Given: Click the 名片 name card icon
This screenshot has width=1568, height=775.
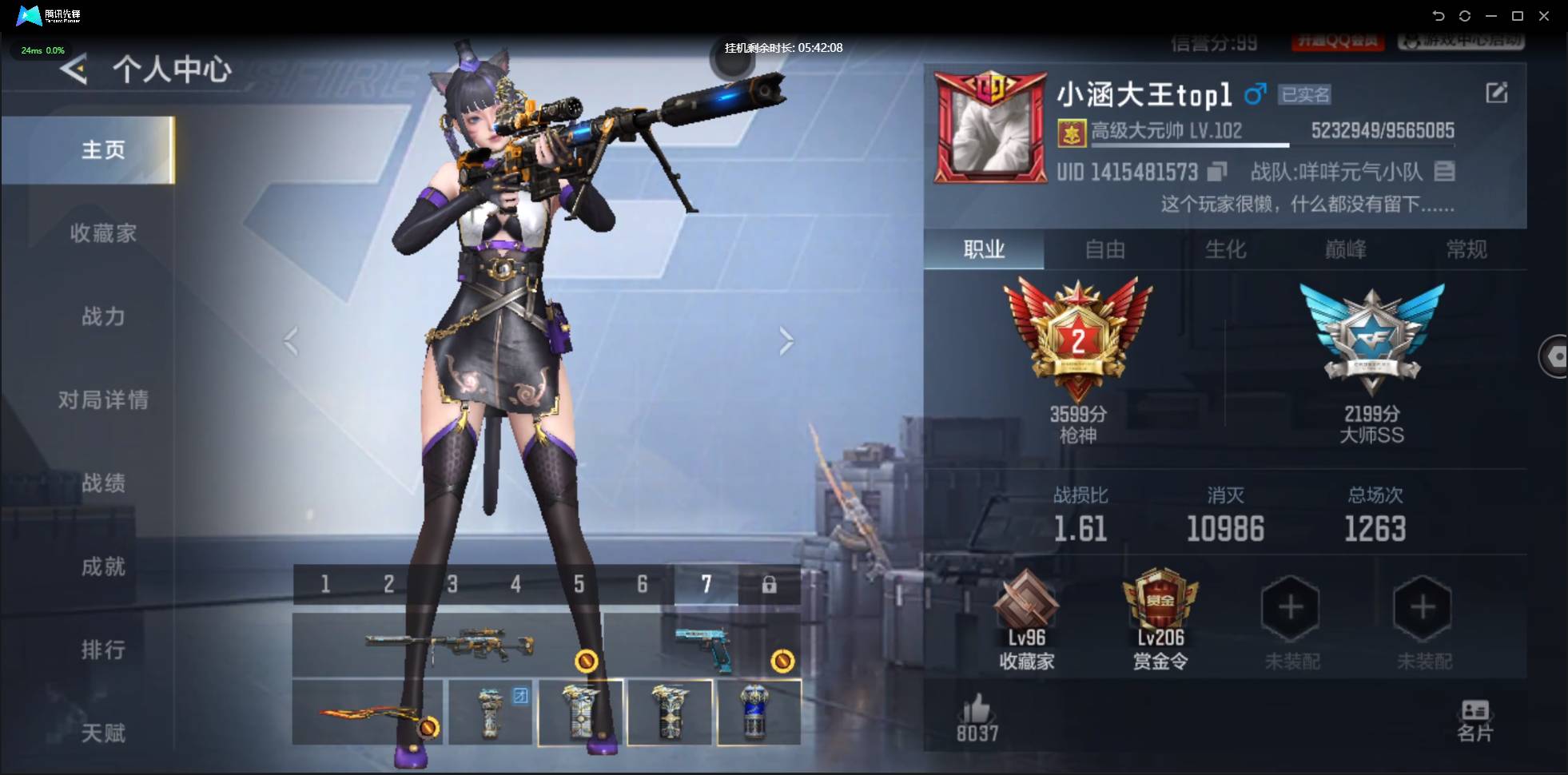Looking at the screenshot, I should pyautogui.click(x=1476, y=713).
